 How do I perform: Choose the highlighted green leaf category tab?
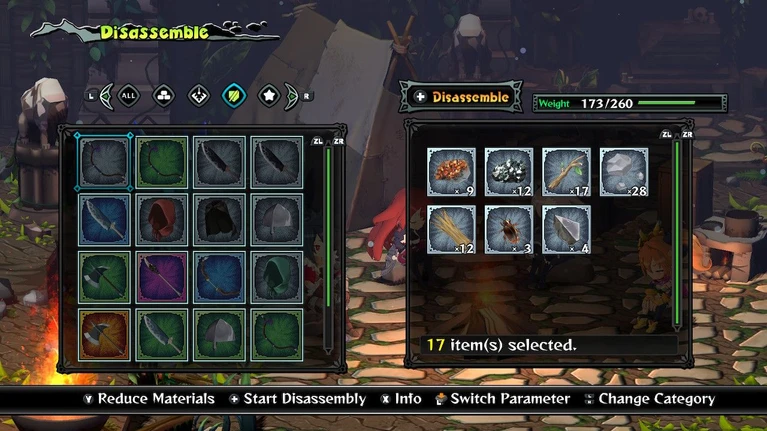[x=234, y=96]
